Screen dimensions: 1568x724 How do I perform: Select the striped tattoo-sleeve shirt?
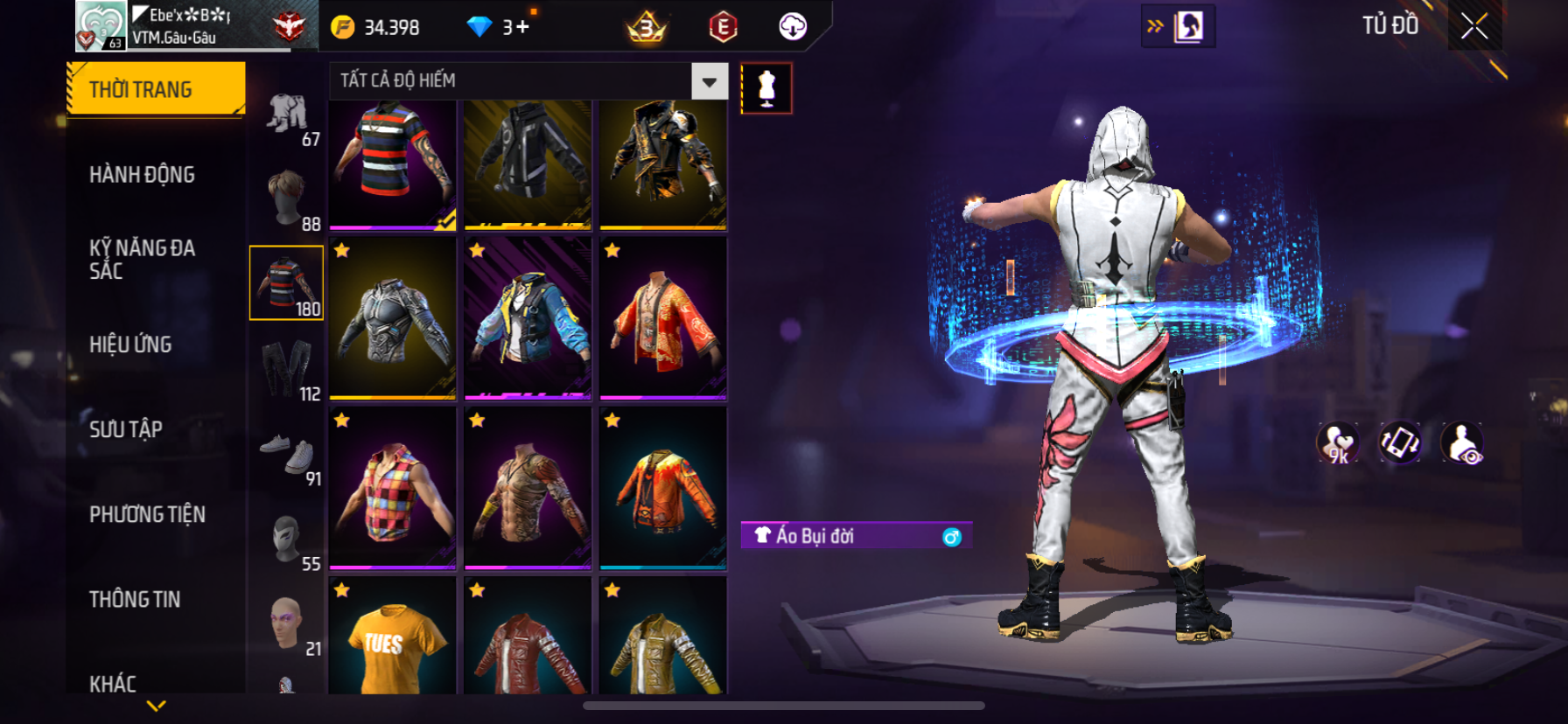click(393, 163)
